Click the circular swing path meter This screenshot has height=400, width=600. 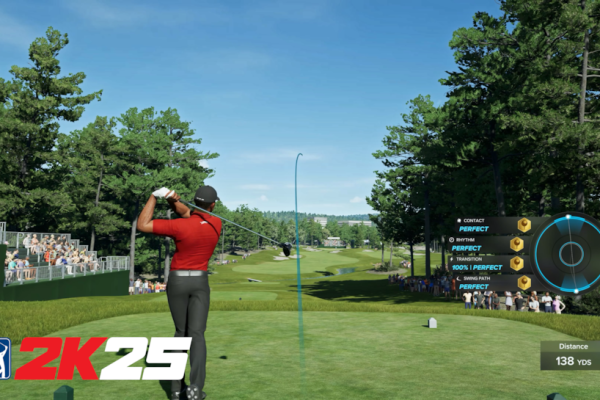coord(568,253)
